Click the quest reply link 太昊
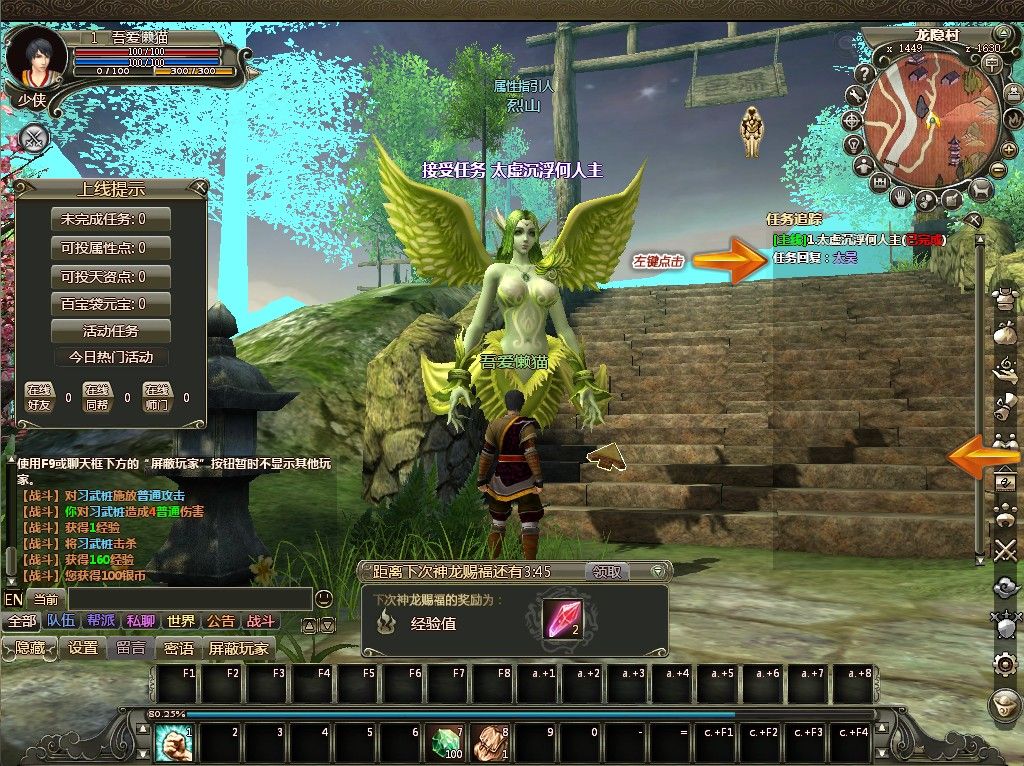1024x766 pixels. click(x=845, y=257)
